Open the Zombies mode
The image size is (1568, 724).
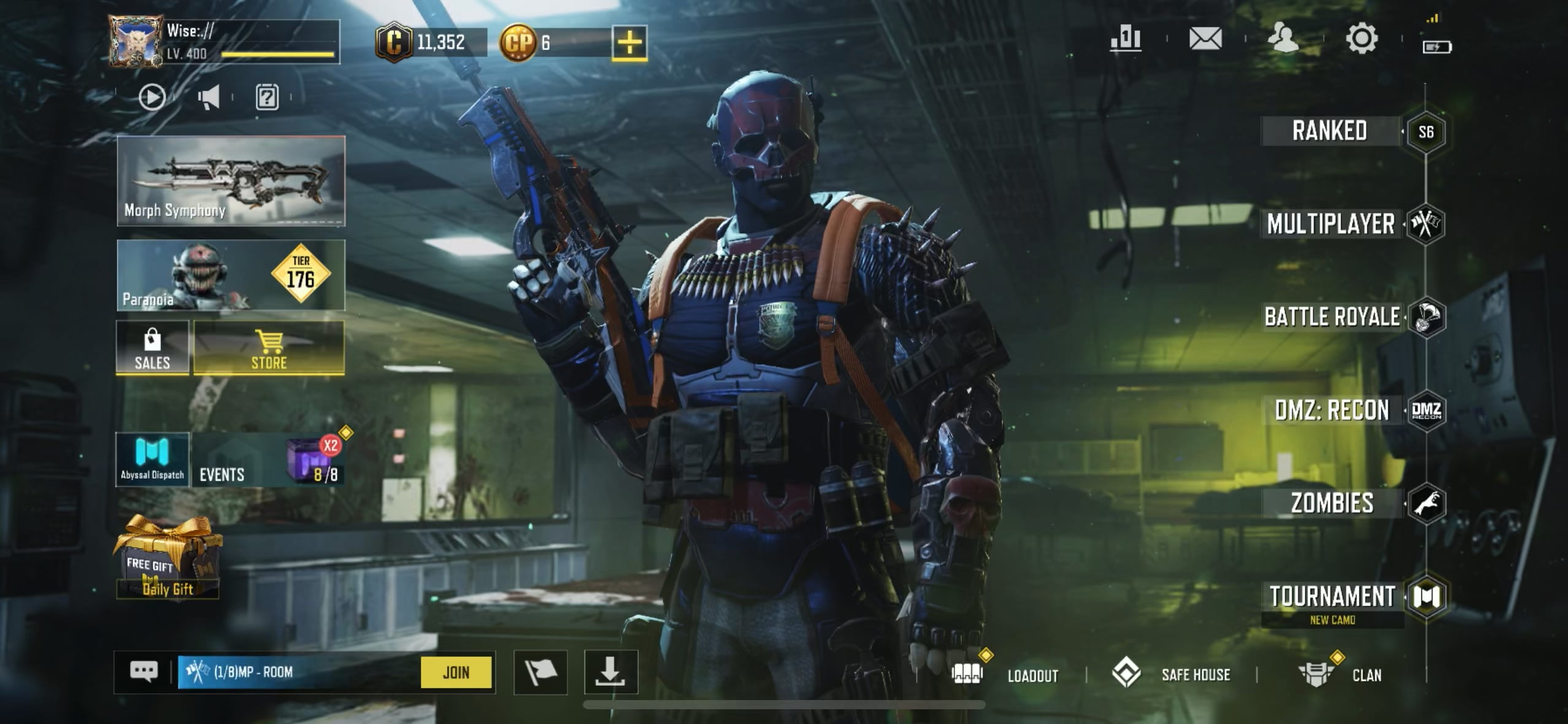(x=1332, y=503)
